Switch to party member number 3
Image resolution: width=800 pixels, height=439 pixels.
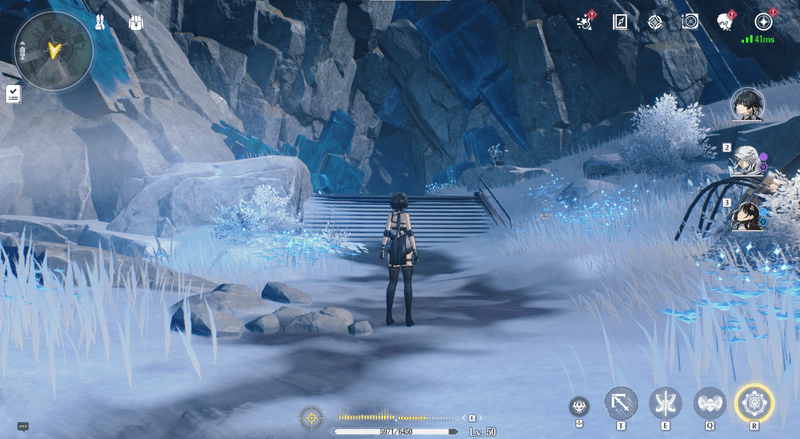pos(744,216)
